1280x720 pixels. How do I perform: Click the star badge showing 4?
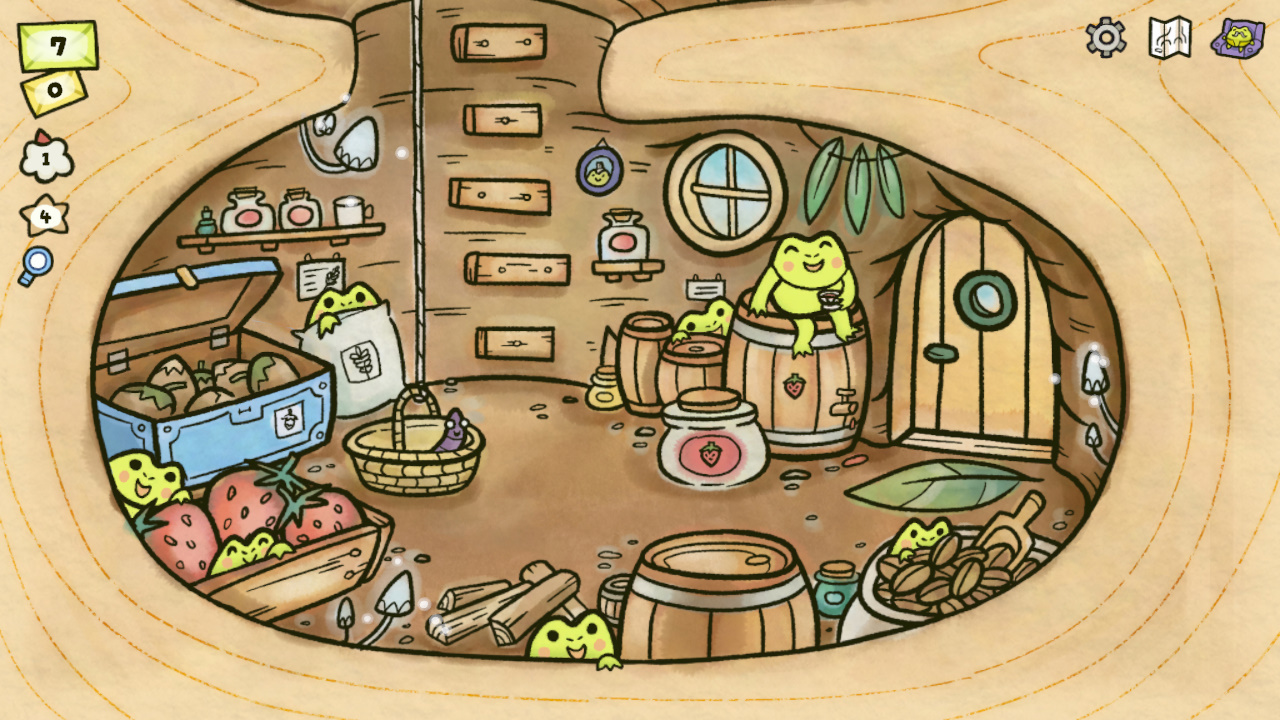(x=44, y=215)
